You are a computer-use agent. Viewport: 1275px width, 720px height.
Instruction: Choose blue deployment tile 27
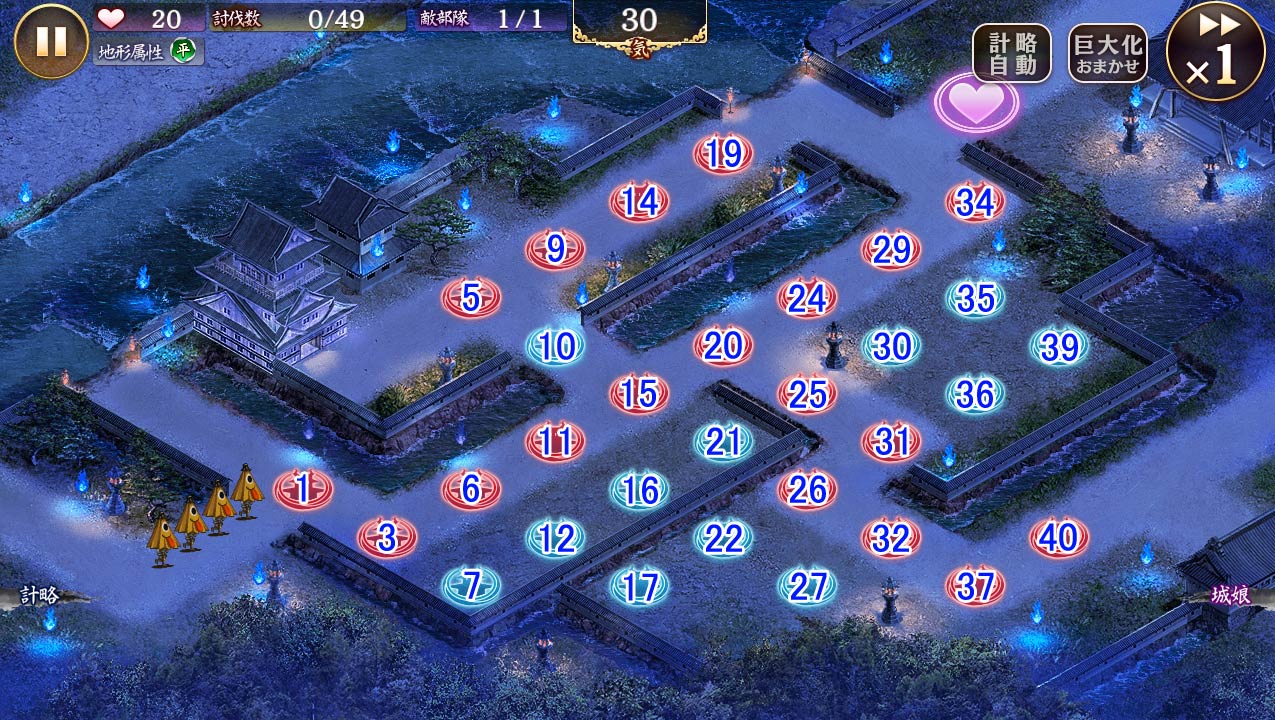coord(807,586)
